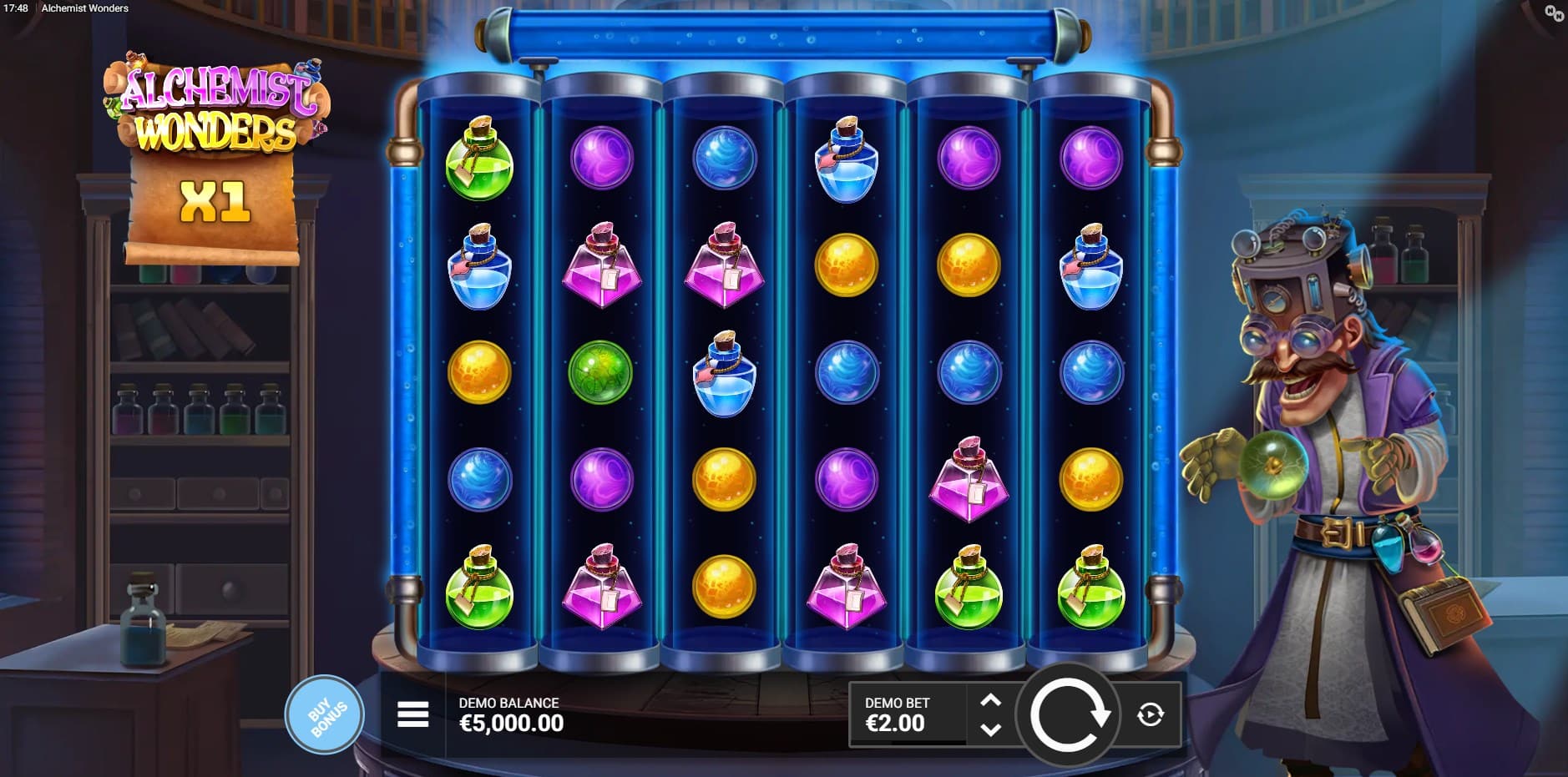Screen dimensions: 1568x777
Task: Spin the reels with the circular arrow button
Action: 1068,714
